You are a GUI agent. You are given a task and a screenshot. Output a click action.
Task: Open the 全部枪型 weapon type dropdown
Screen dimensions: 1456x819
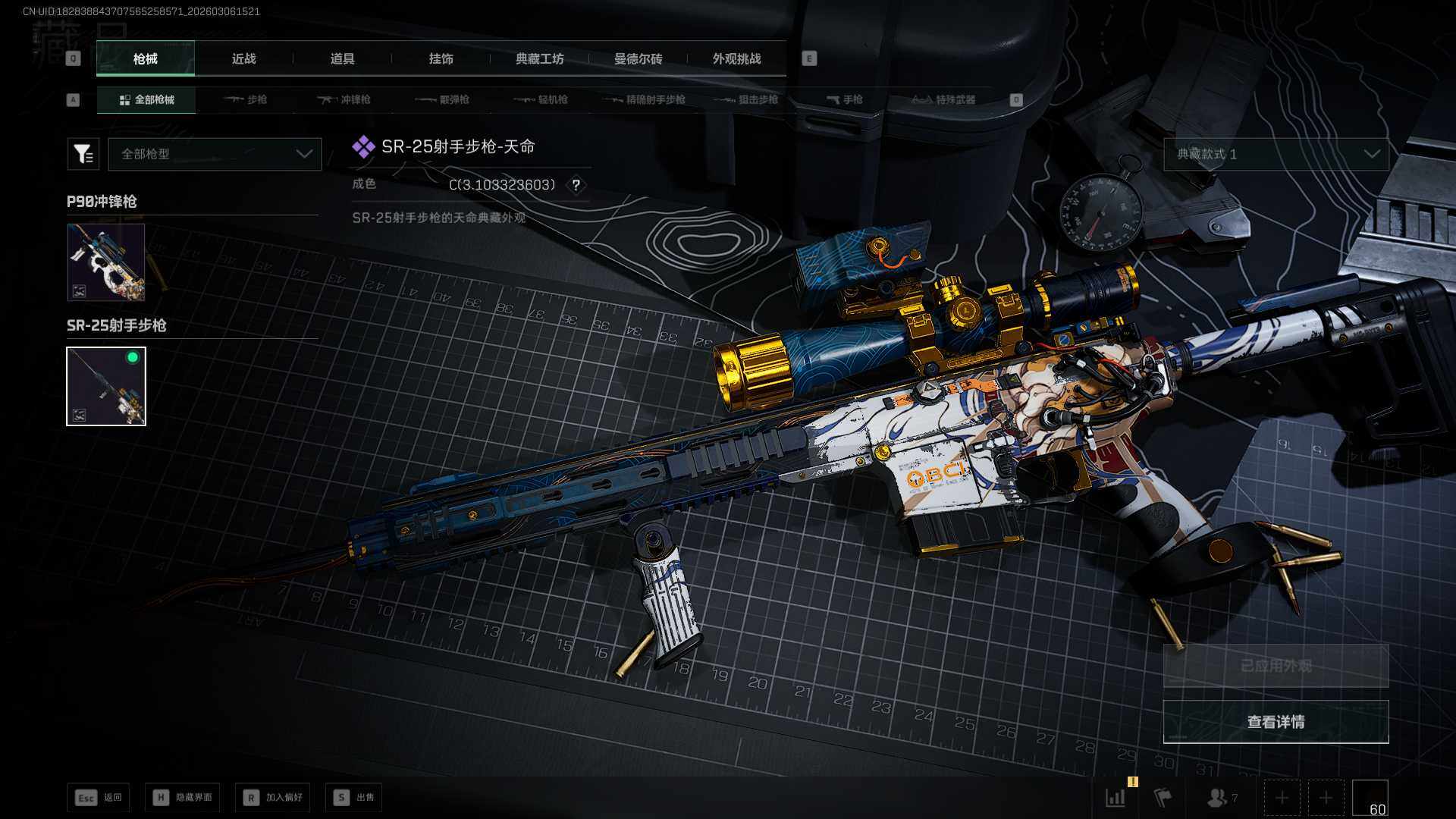coord(215,154)
